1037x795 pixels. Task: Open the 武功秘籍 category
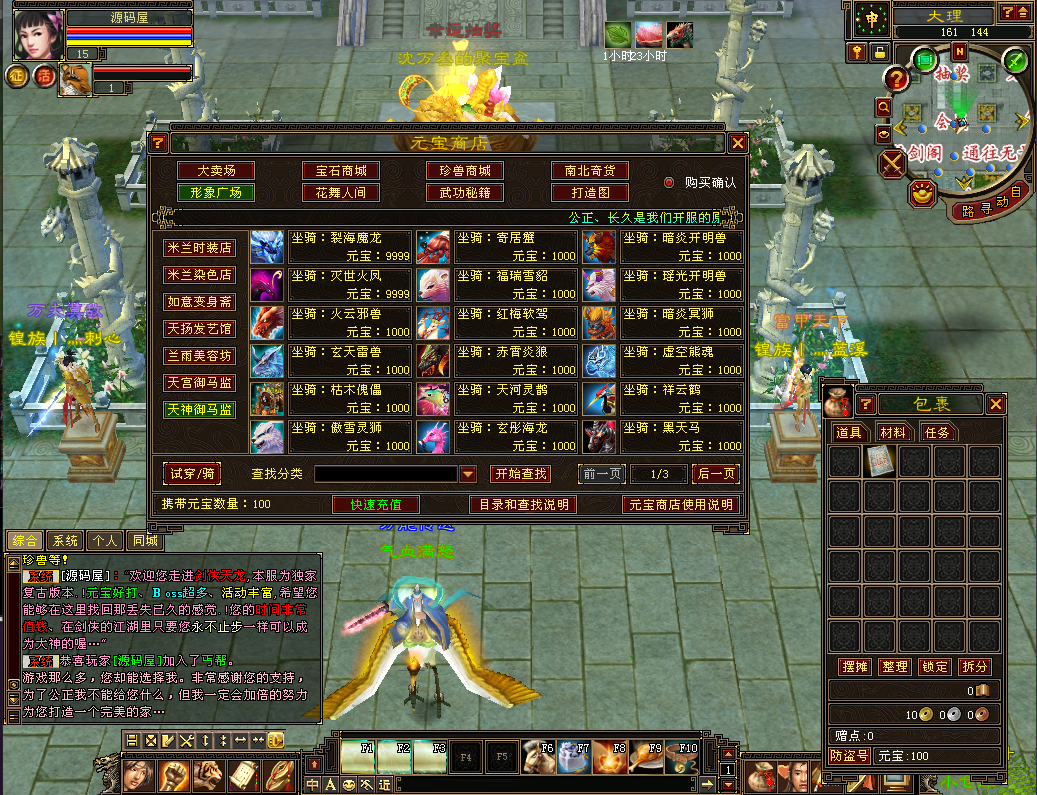click(x=465, y=192)
